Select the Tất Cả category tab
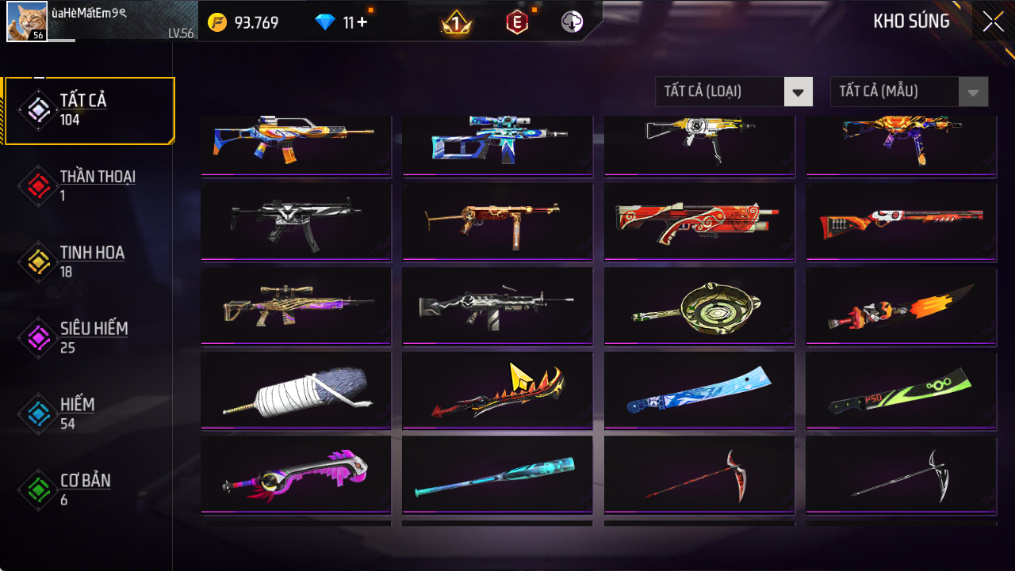The image size is (1015, 571). (90, 109)
